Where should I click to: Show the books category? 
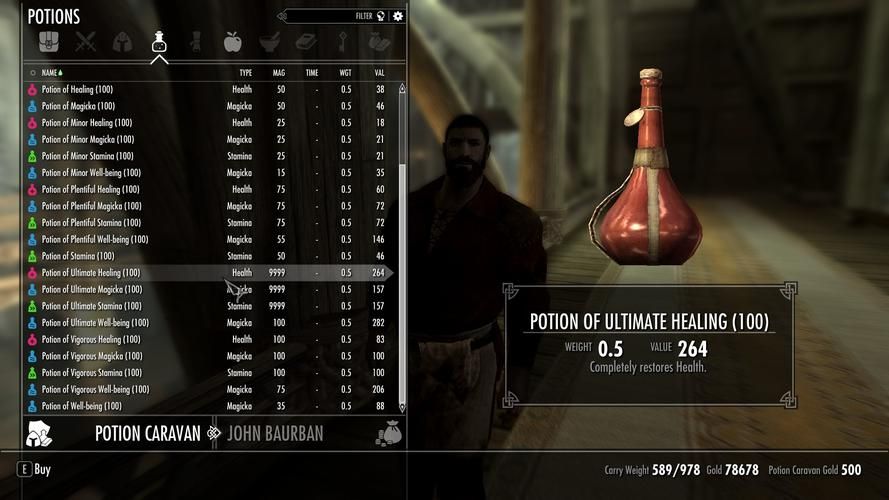306,42
